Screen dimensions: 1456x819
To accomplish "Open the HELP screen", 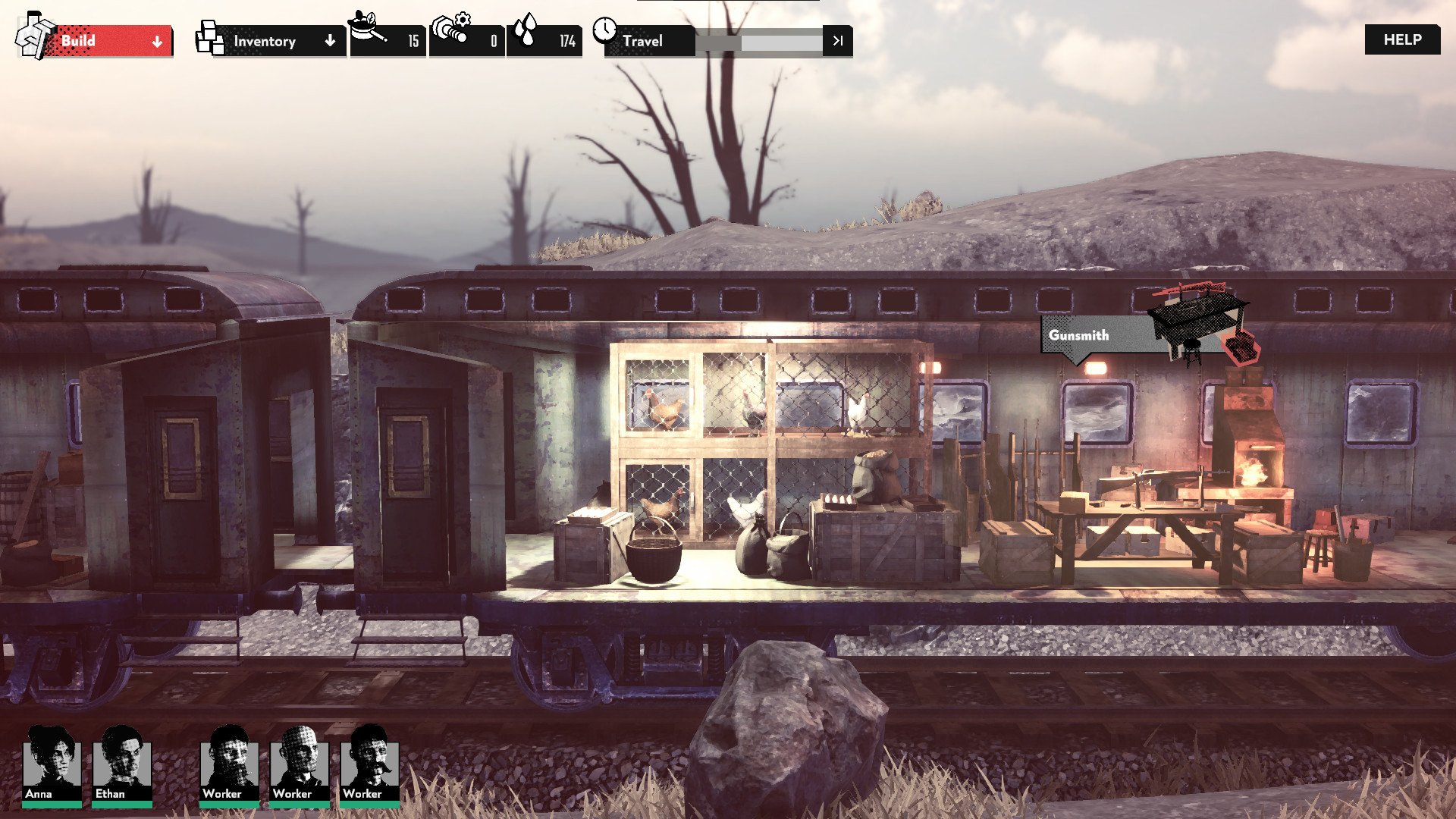I will click(x=1402, y=39).
